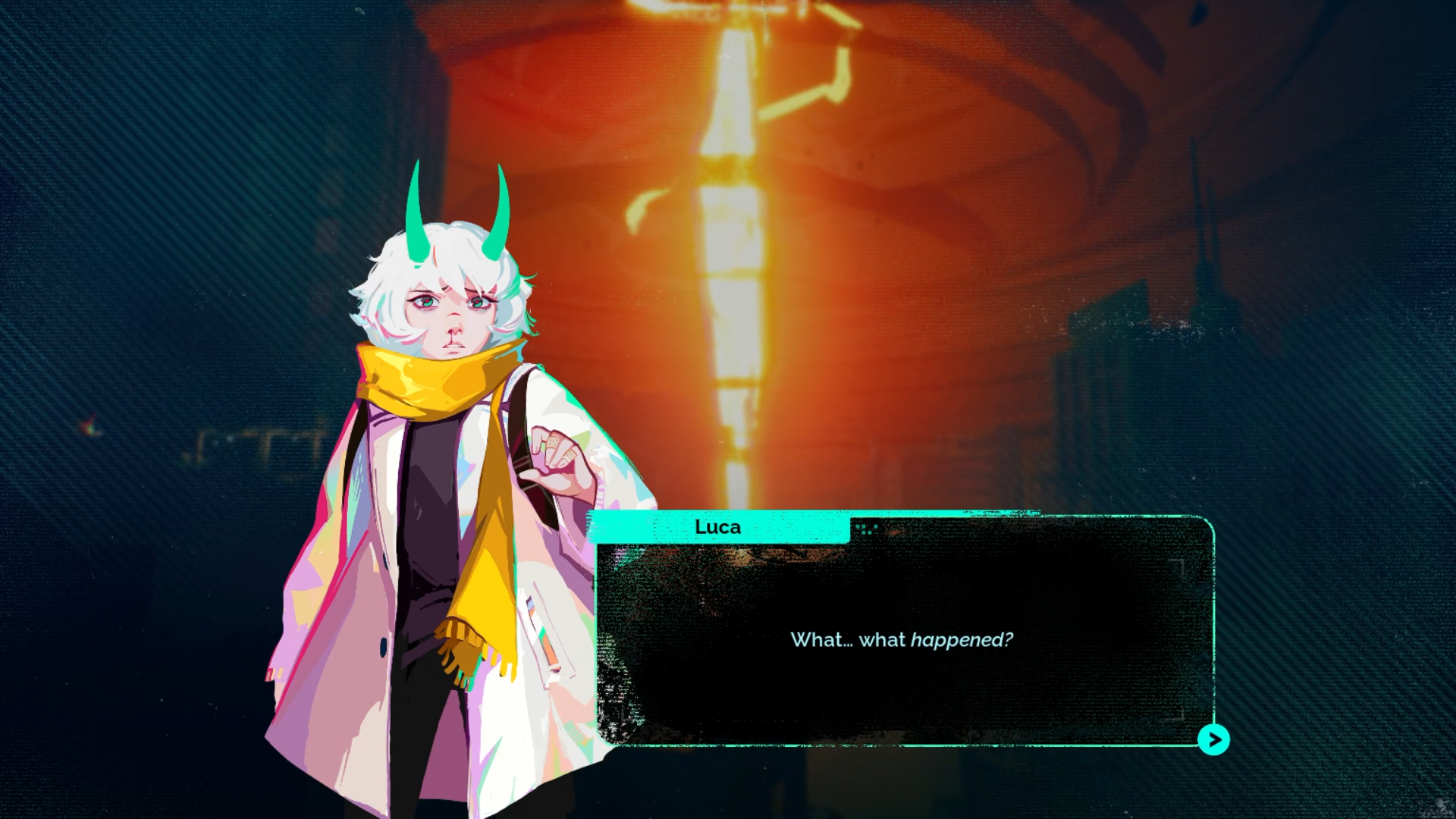
Task: Click the dot cluster icon on the dialogue box
Action: [864, 528]
